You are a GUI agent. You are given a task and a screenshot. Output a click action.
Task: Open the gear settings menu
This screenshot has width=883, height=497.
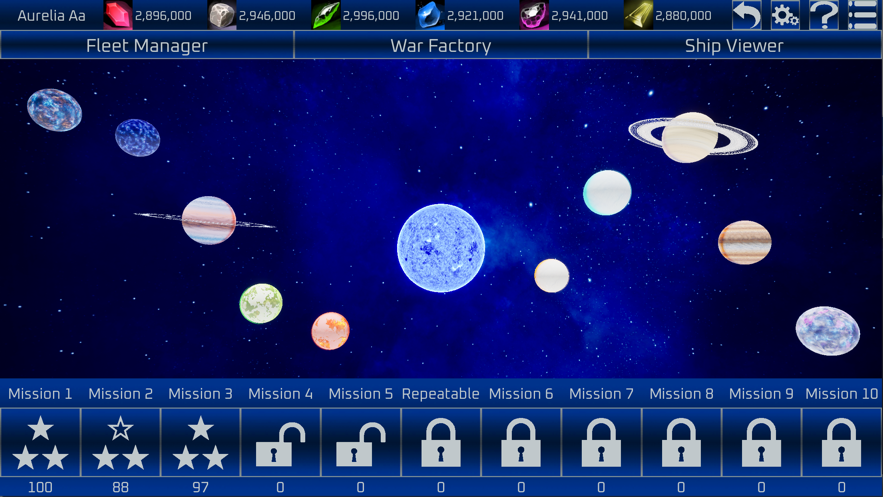tap(785, 15)
